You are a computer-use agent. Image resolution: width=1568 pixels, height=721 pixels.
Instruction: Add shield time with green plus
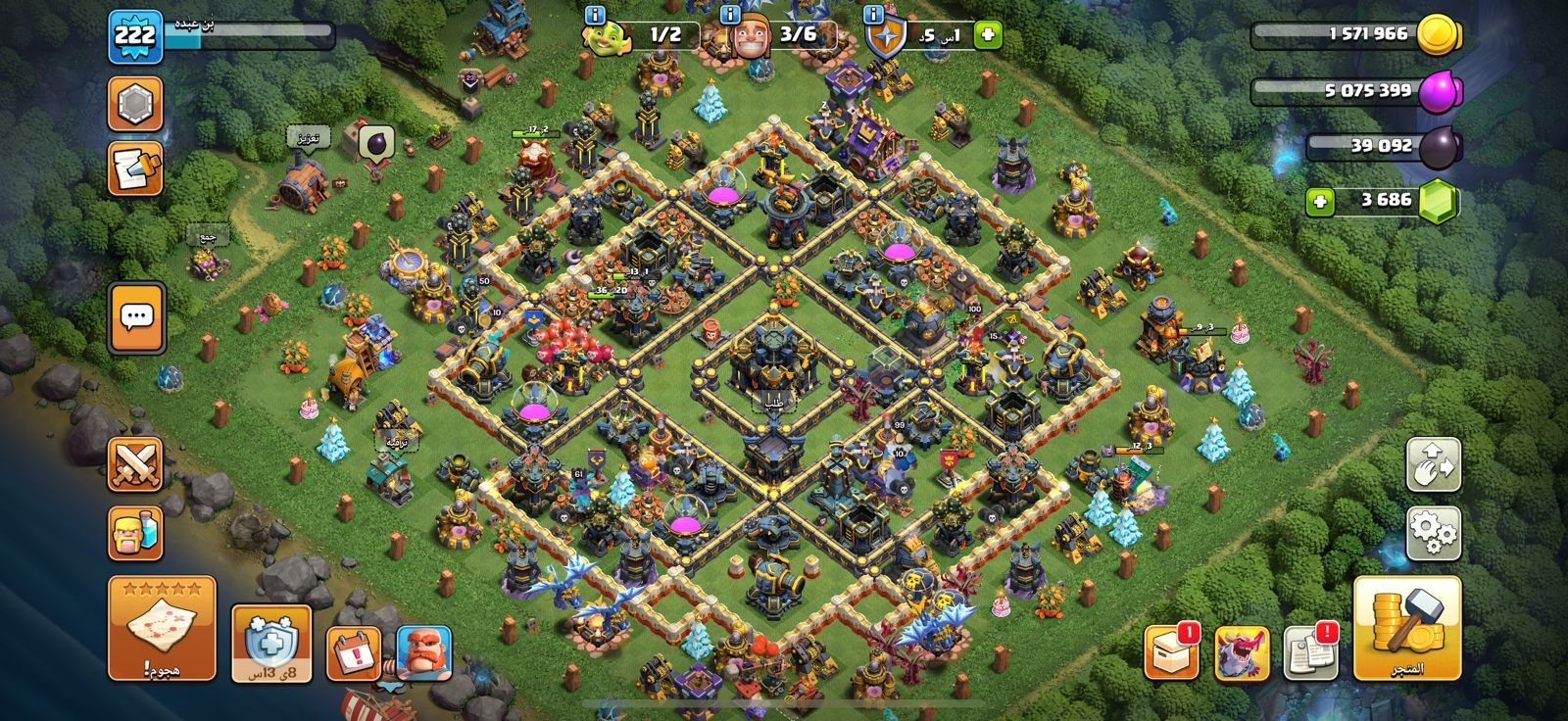pos(988,36)
